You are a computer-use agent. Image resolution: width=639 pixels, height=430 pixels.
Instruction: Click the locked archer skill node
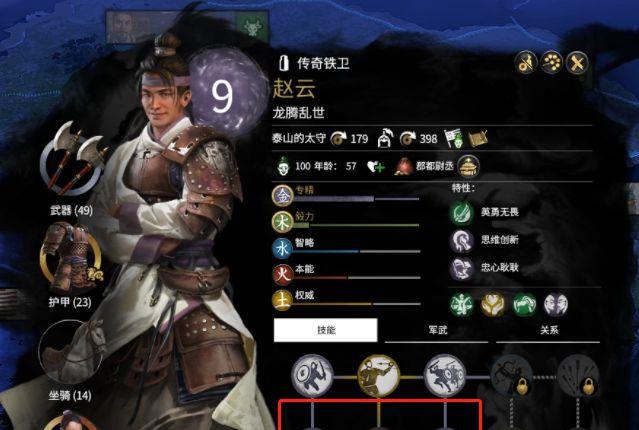513,375
